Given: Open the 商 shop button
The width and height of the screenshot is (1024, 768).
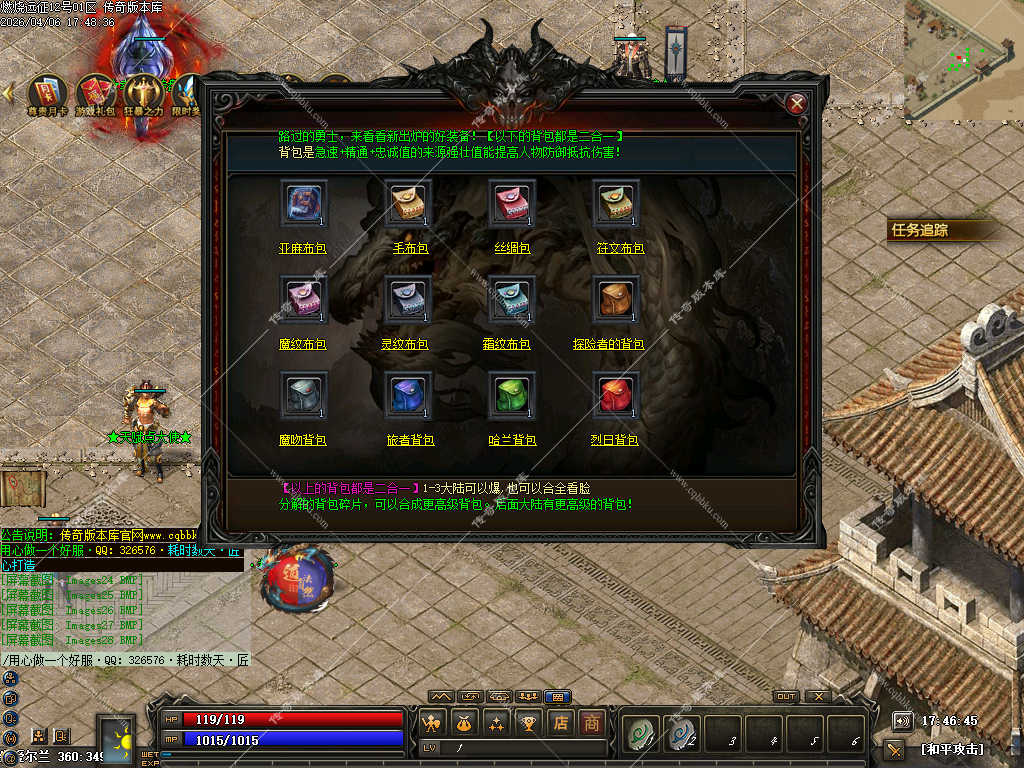Looking at the screenshot, I should [x=592, y=722].
